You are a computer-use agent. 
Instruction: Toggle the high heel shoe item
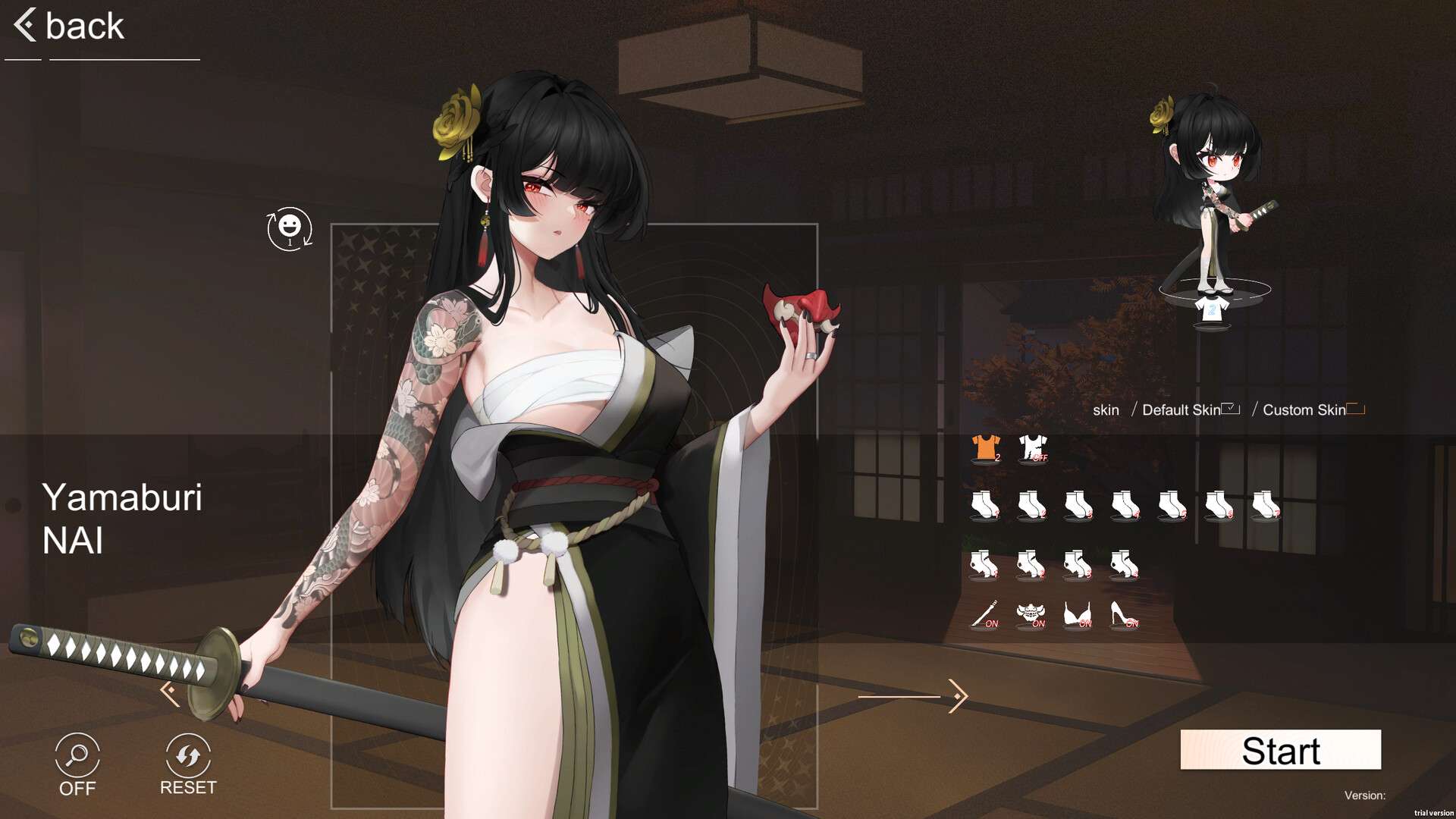tap(1124, 614)
